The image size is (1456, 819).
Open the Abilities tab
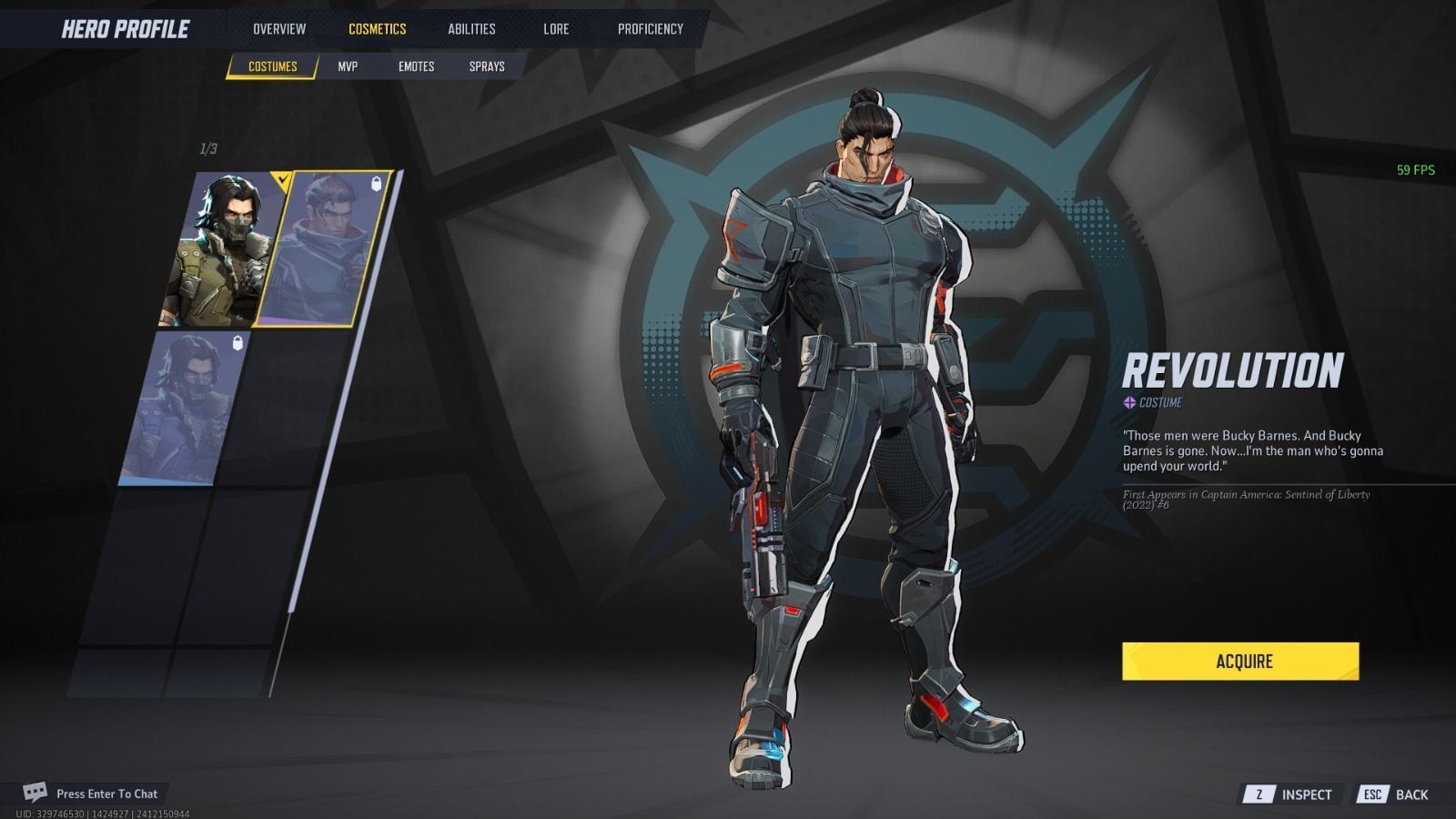[x=470, y=28]
